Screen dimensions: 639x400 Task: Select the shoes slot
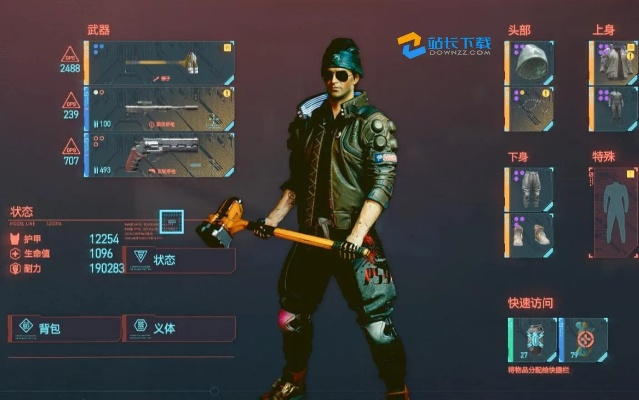click(529, 233)
